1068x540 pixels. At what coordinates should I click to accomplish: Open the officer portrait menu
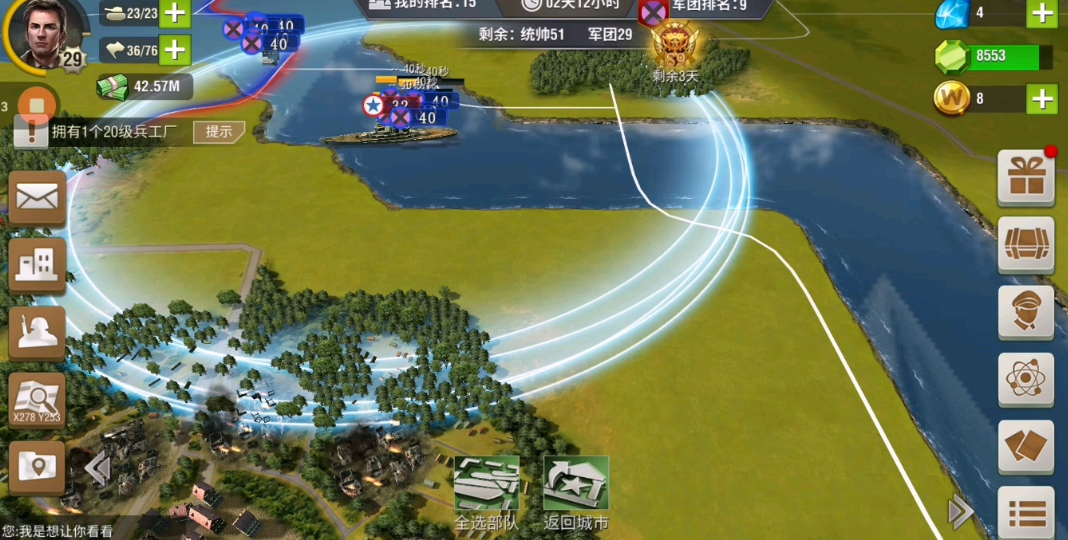pyautogui.click(x=1026, y=312)
